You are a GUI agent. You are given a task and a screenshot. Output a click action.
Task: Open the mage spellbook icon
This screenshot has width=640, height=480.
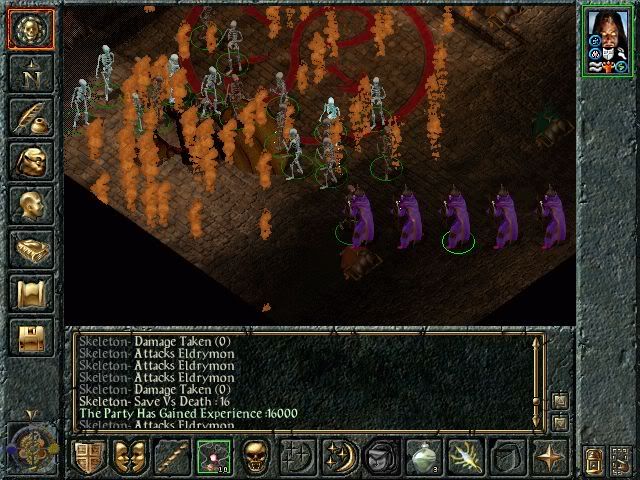pyautogui.click(x=31, y=250)
